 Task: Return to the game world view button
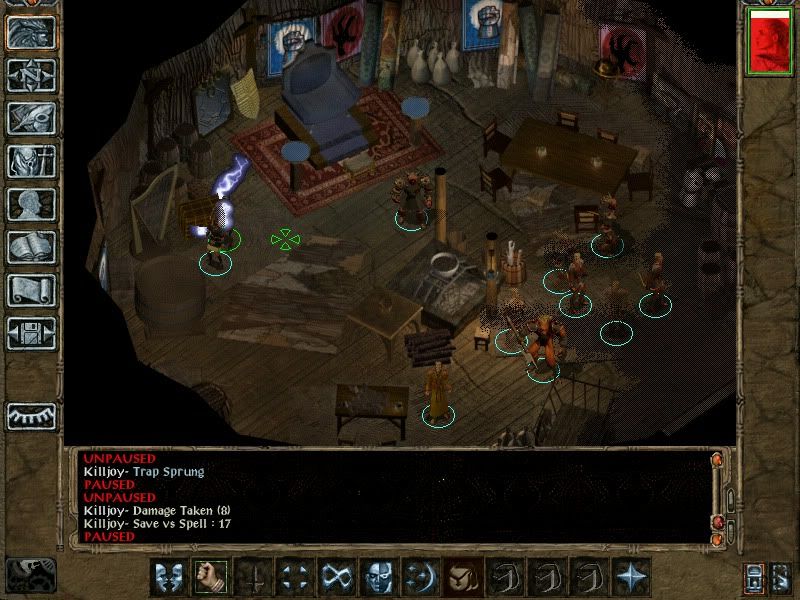(x=31, y=33)
